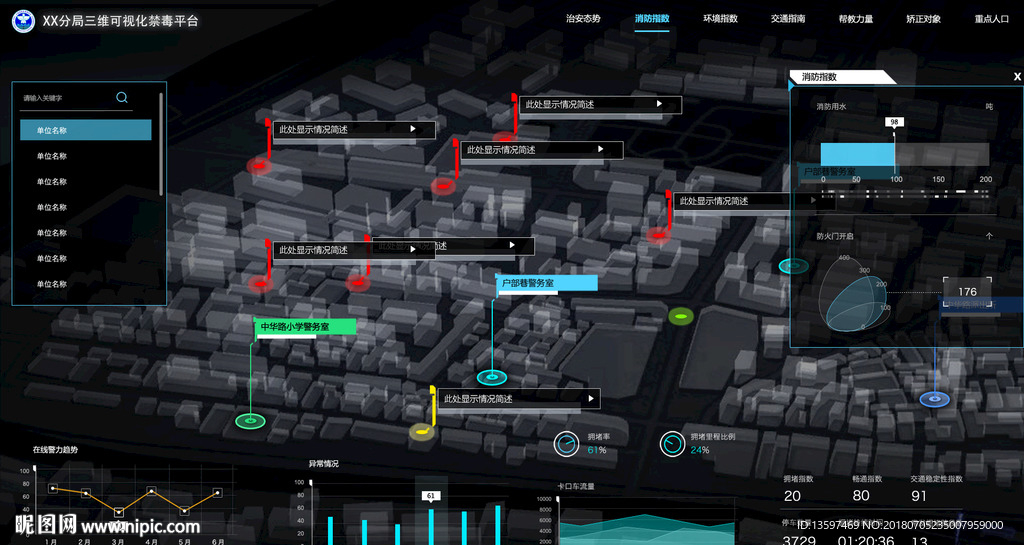Close the 消防指数 panel with X
1024x545 pixels.
[1017, 77]
